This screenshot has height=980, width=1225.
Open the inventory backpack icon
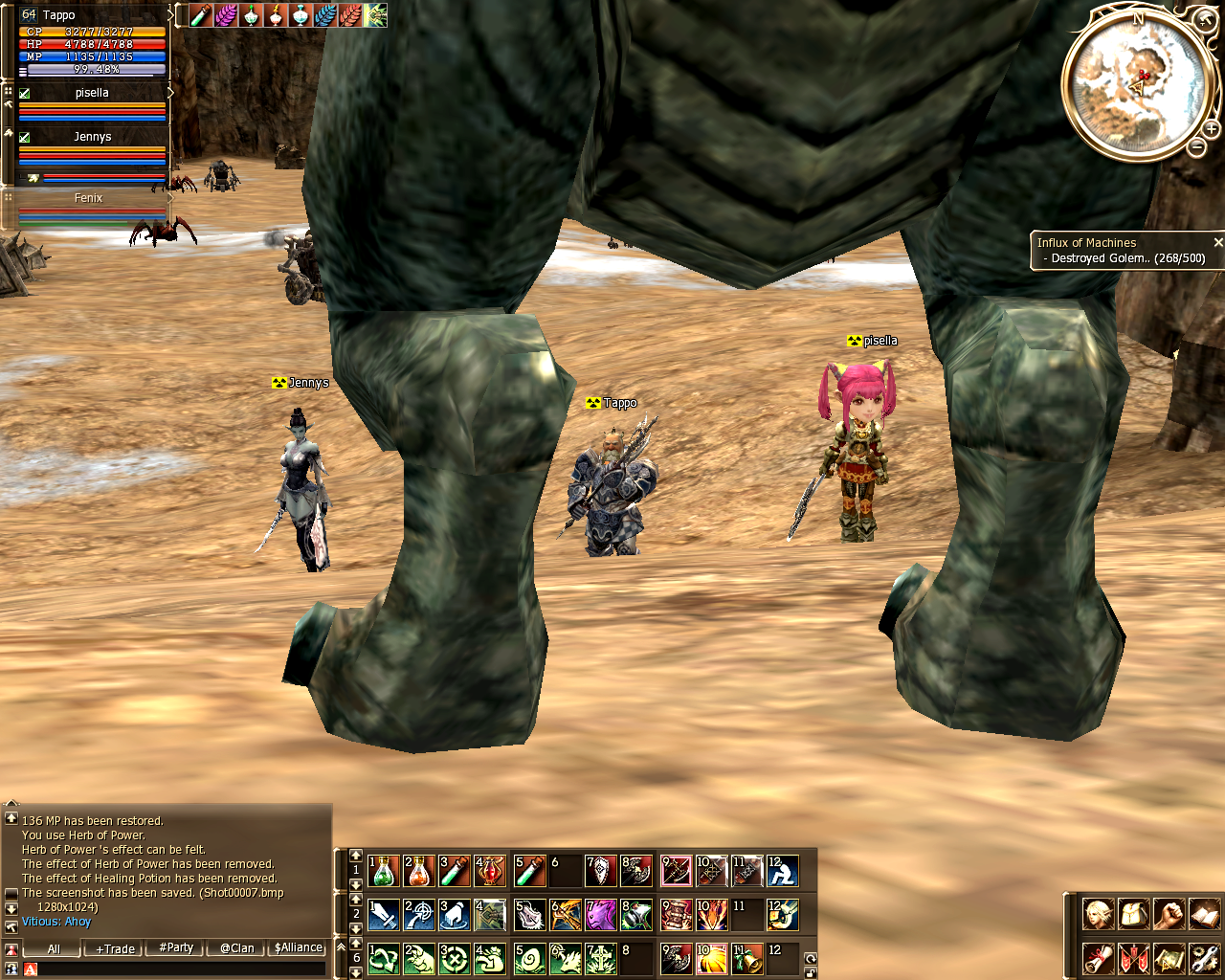pyautogui.click(x=1133, y=914)
